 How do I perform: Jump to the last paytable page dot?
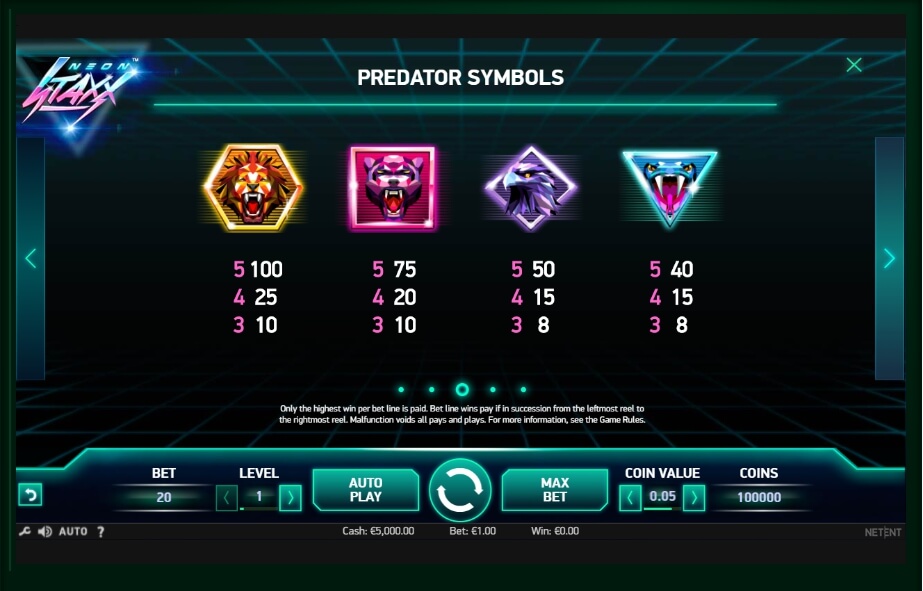pyautogui.click(x=523, y=390)
